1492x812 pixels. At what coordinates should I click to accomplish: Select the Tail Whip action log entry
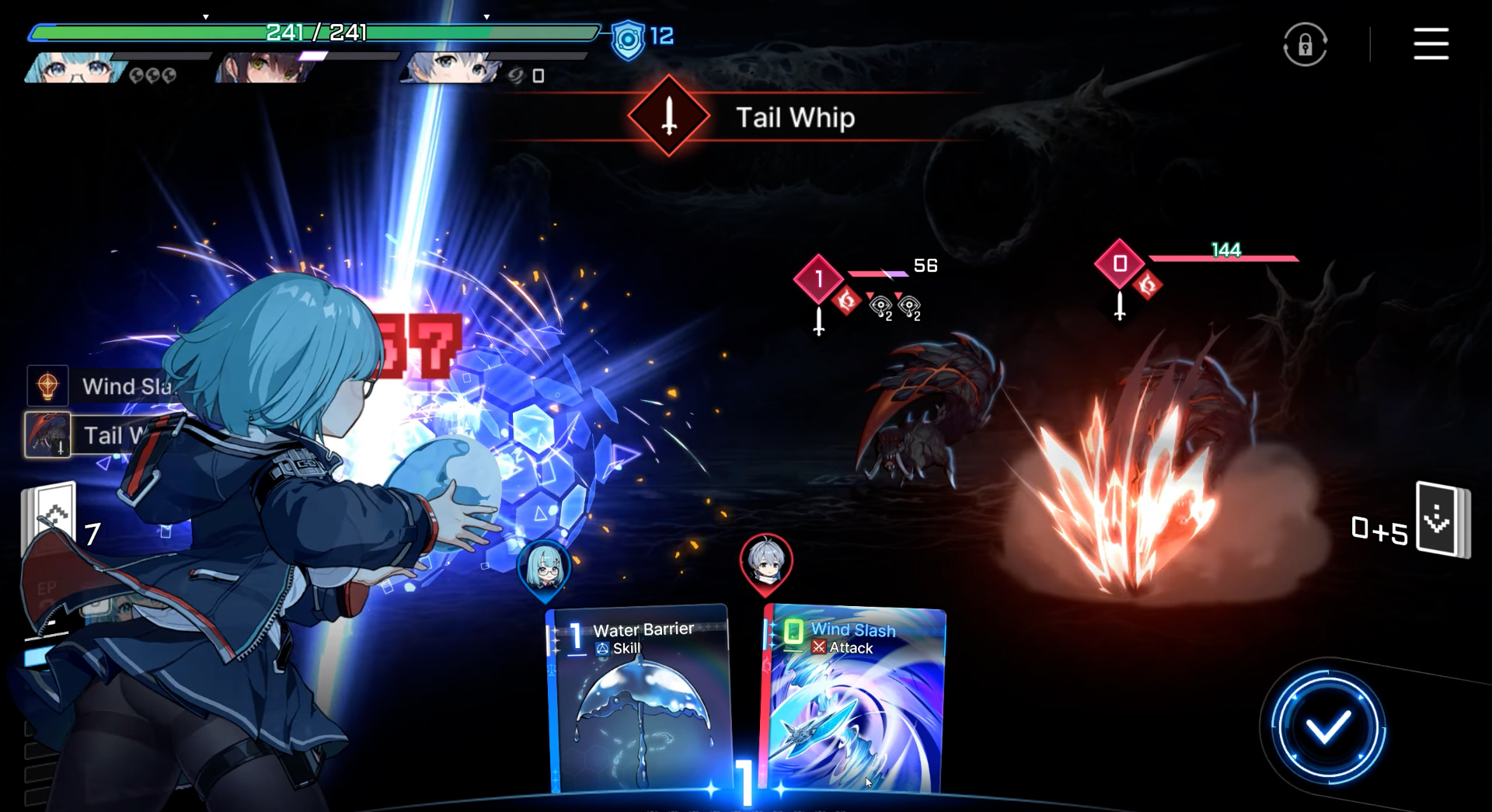coord(85,435)
